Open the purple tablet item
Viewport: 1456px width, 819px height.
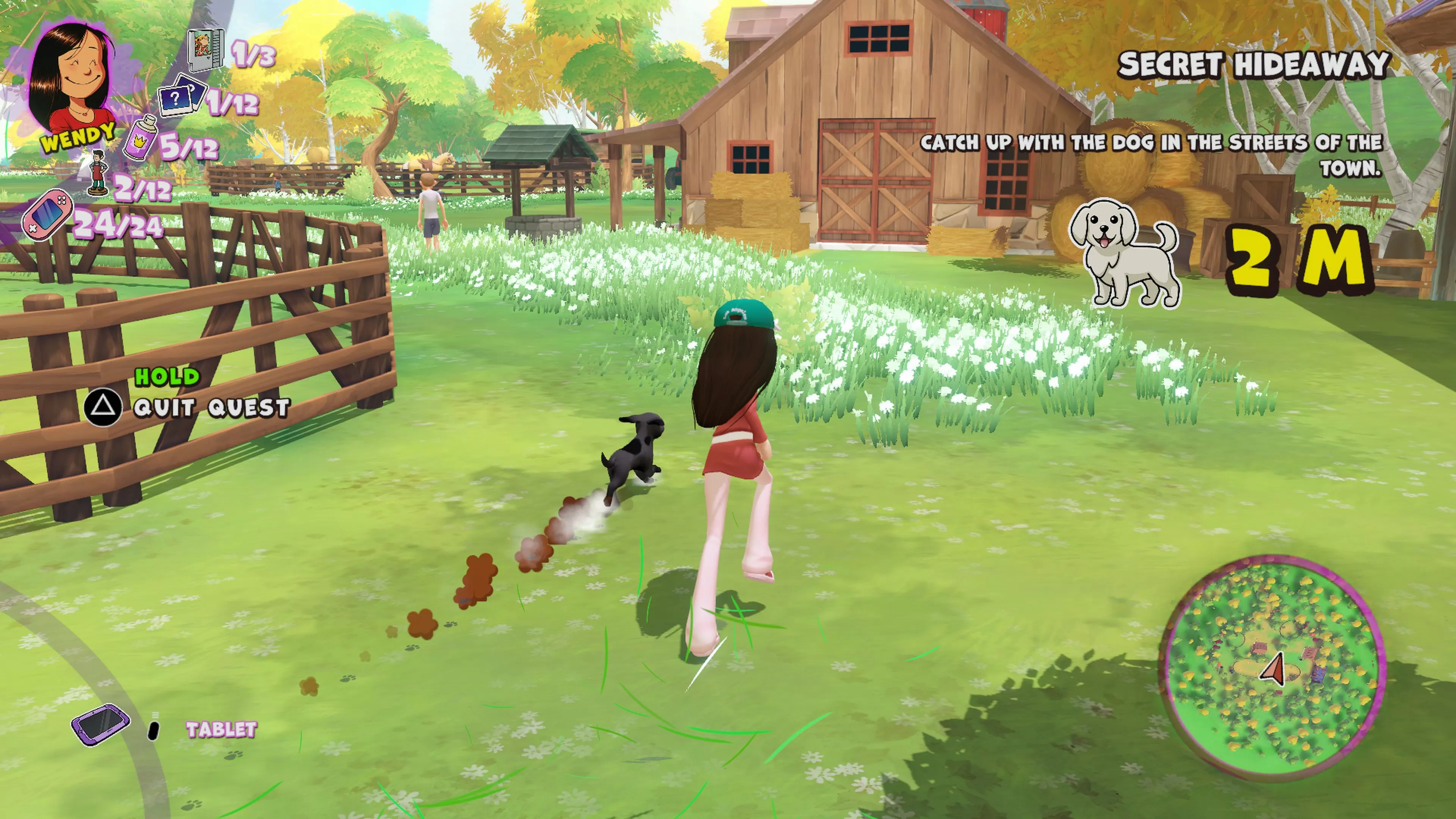pyautogui.click(x=99, y=725)
